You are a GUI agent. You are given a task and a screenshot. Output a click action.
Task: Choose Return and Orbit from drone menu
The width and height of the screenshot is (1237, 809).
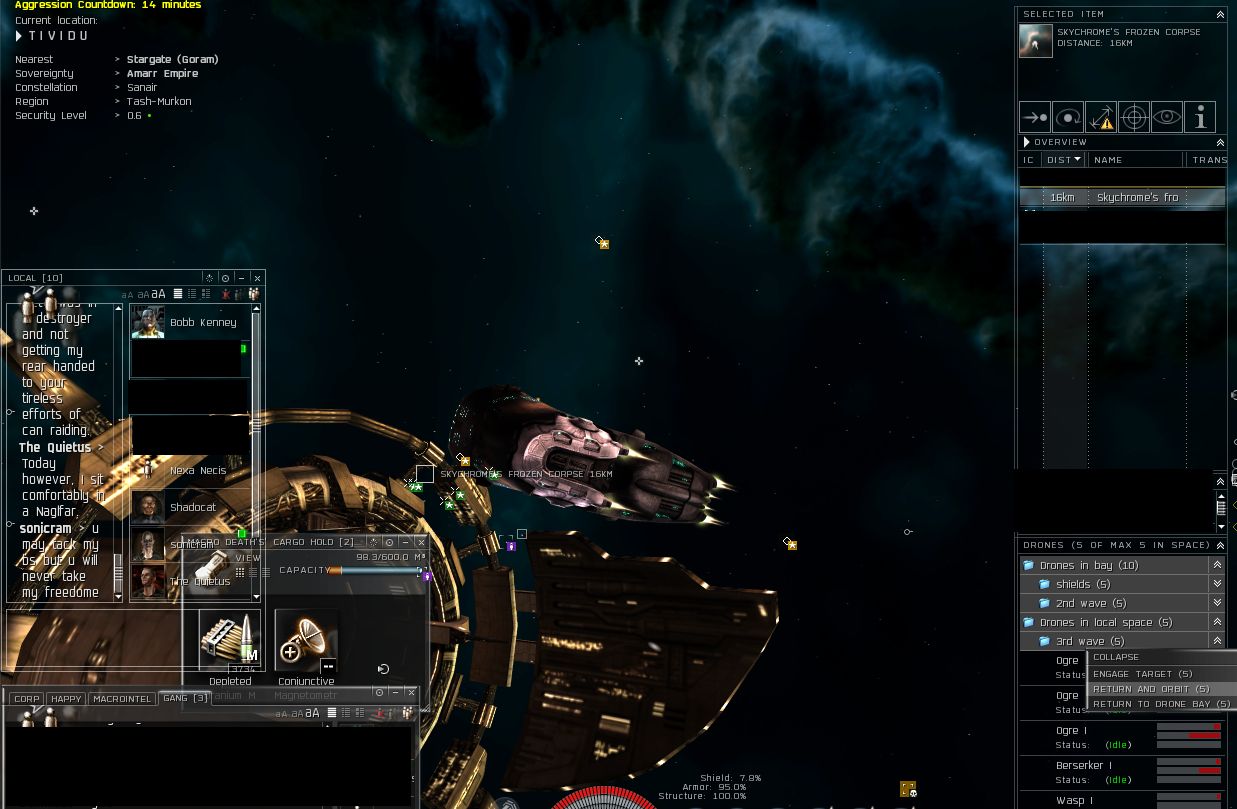1150,689
